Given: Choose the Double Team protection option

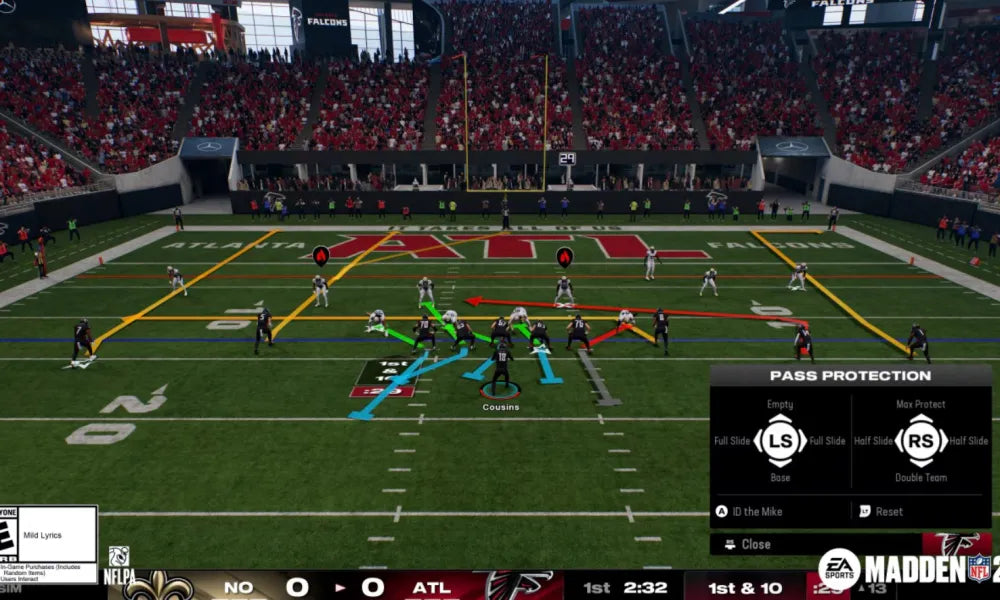Looking at the screenshot, I should [920, 477].
